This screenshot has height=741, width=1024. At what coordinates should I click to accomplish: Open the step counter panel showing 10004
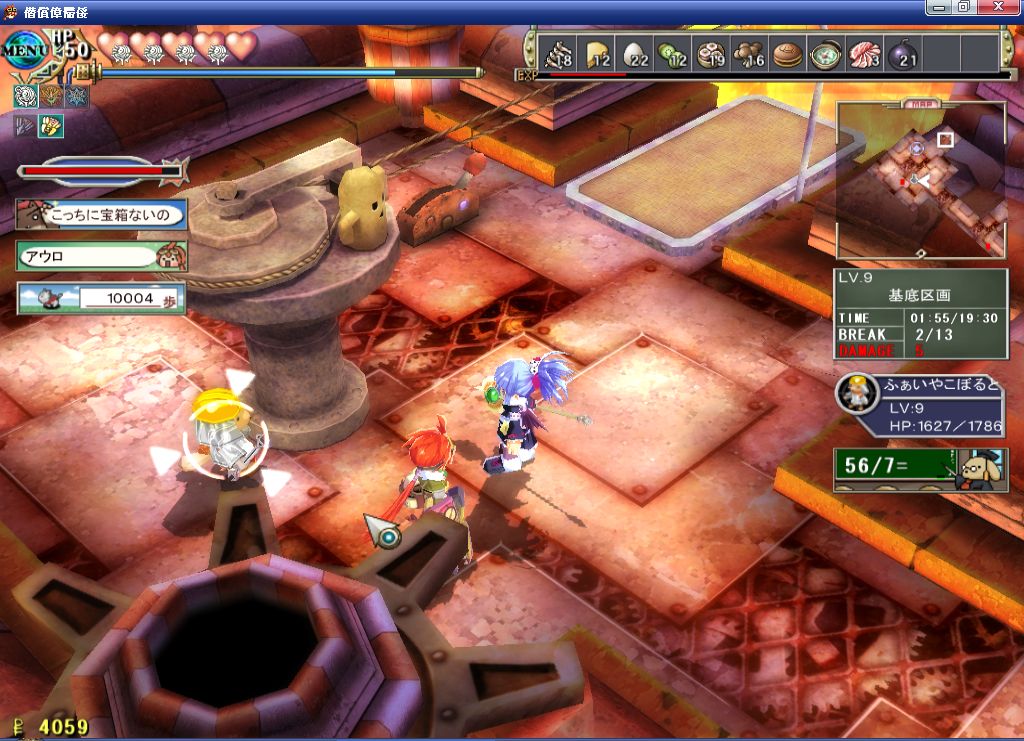tap(100, 298)
